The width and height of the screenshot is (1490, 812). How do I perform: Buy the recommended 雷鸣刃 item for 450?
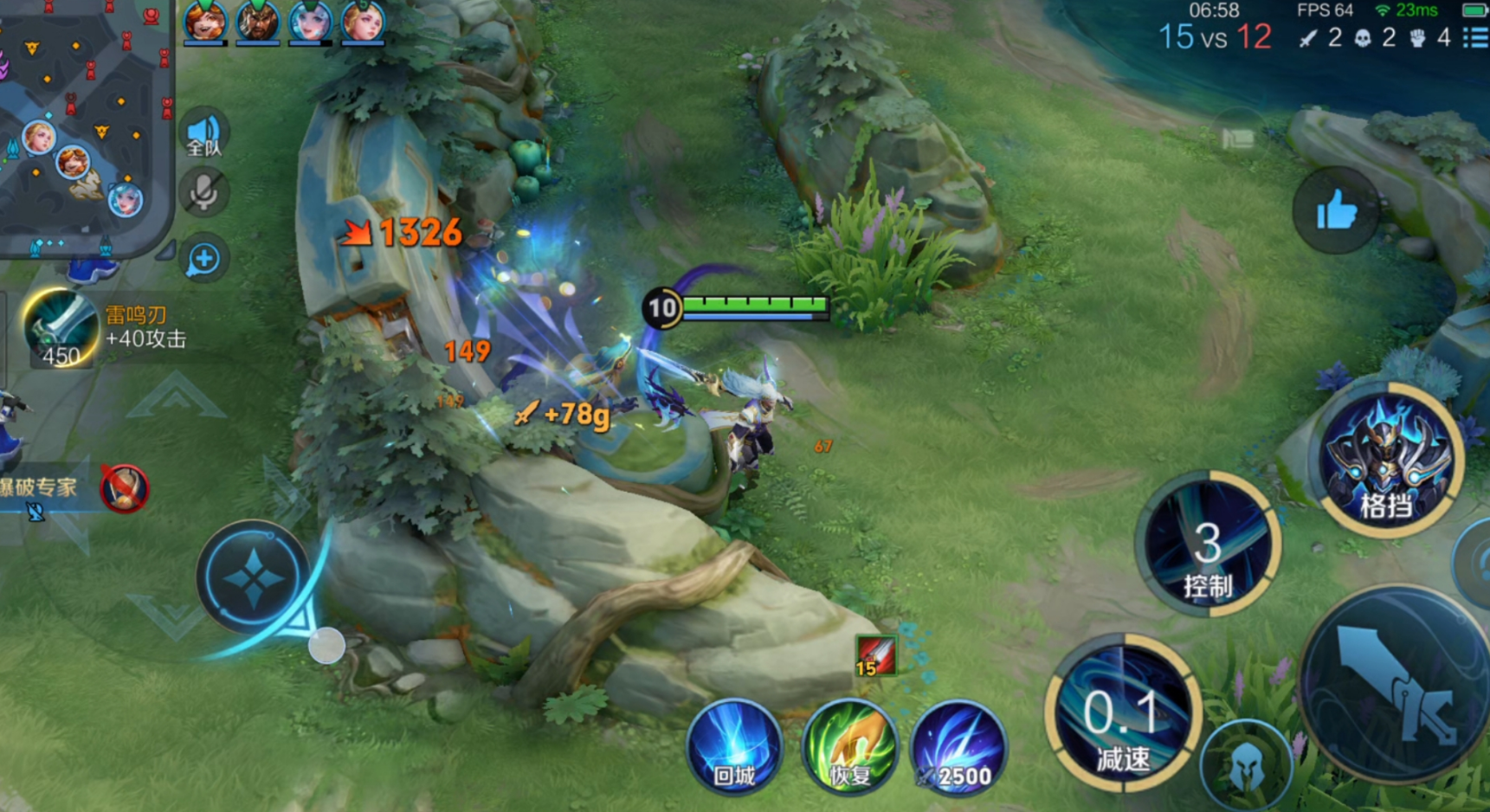(x=60, y=331)
